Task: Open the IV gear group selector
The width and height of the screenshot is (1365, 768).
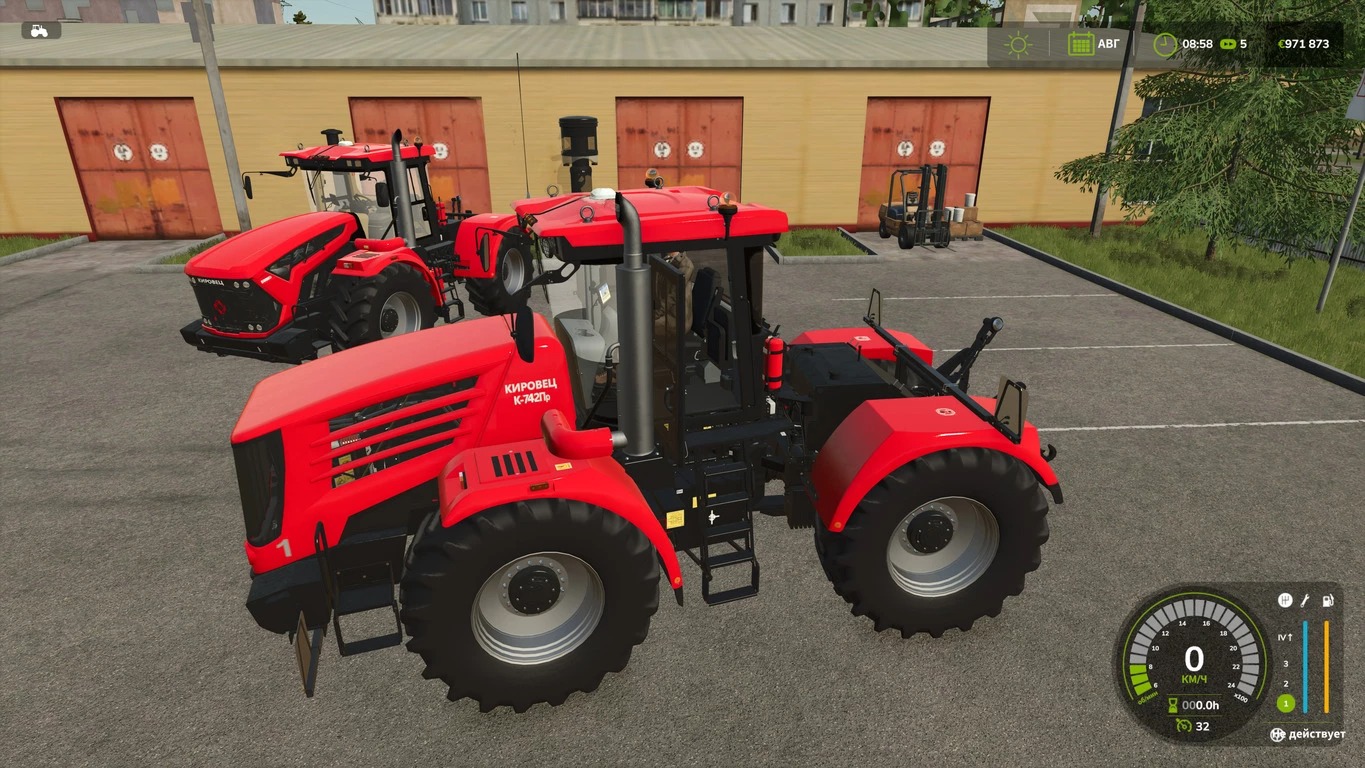Action: click(1287, 637)
